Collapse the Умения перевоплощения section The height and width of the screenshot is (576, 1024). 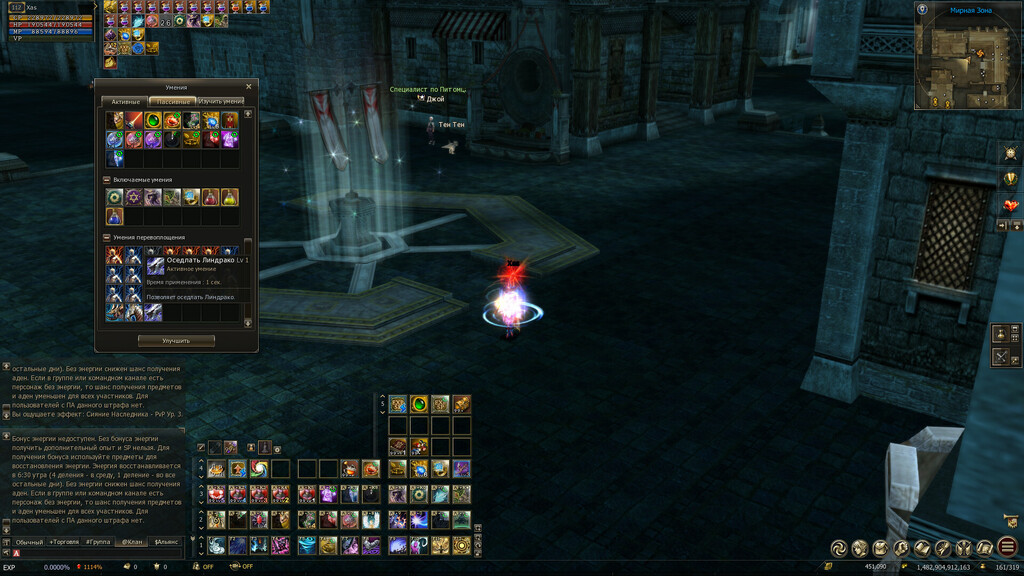point(108,237)
